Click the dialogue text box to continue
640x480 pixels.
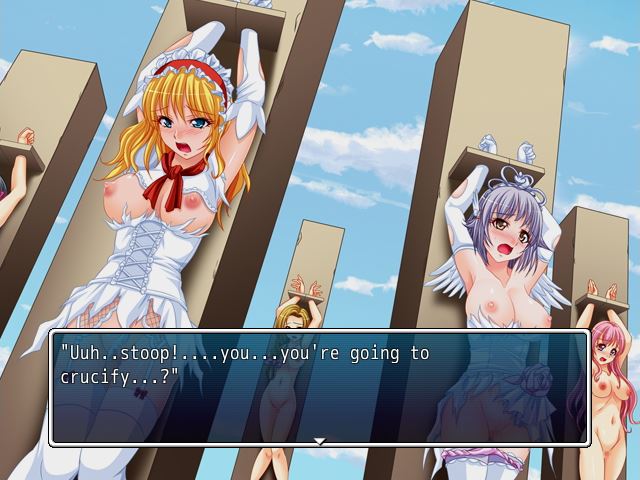click(x=319, y=387)
